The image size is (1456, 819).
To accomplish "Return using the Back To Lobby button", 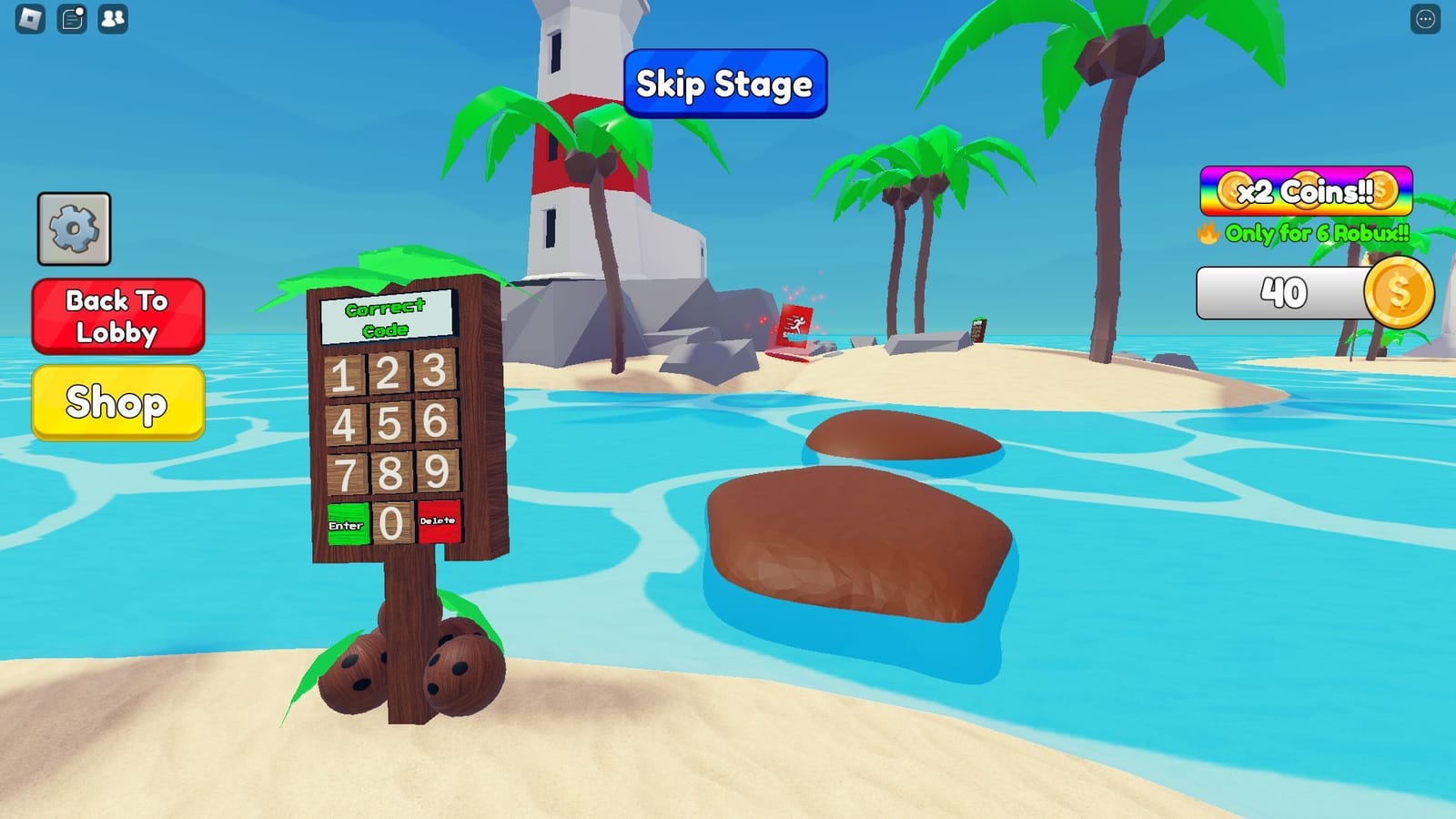I will tap(117, 317).
